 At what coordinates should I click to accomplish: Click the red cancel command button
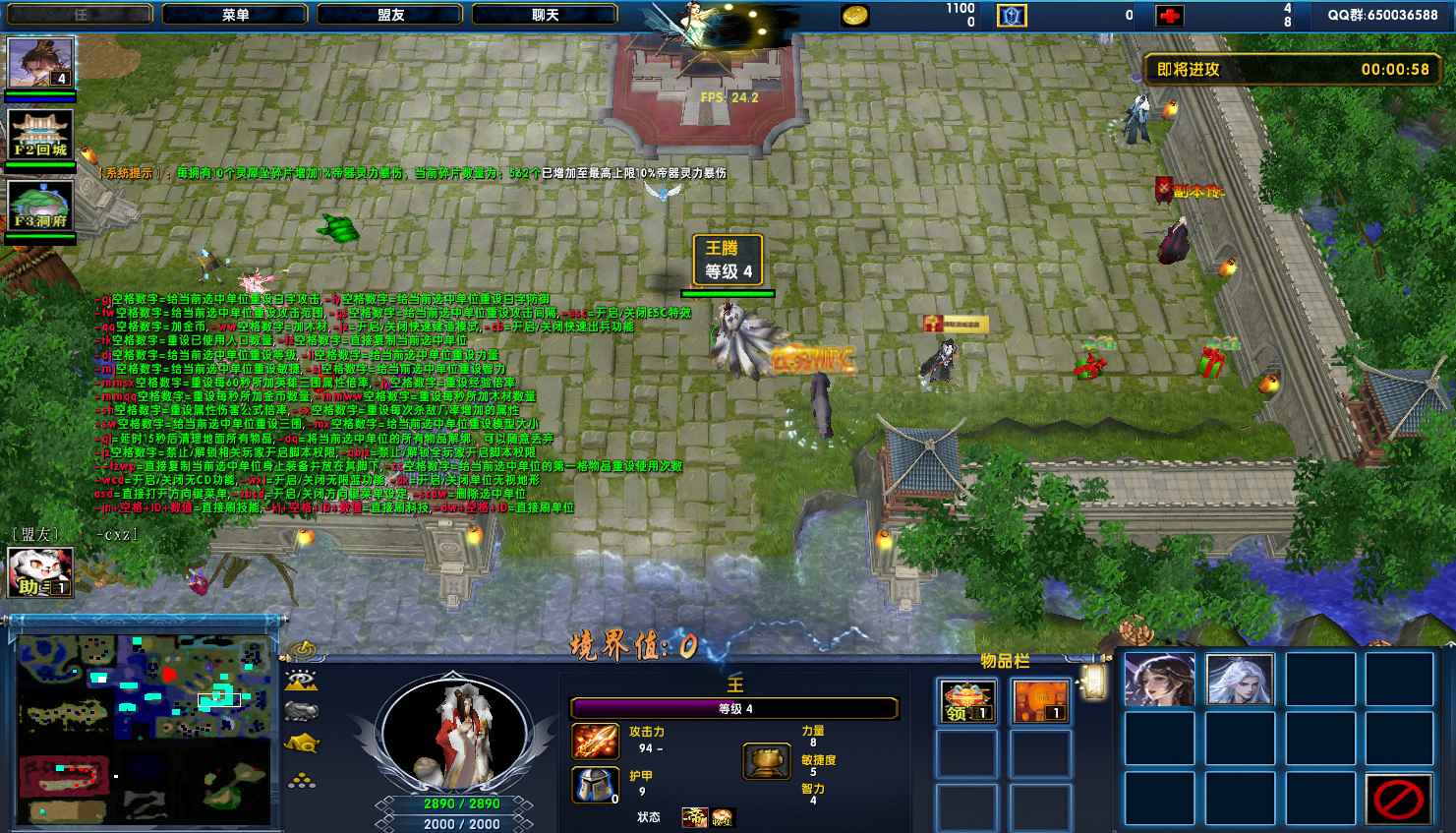[x=1398, y=798]
